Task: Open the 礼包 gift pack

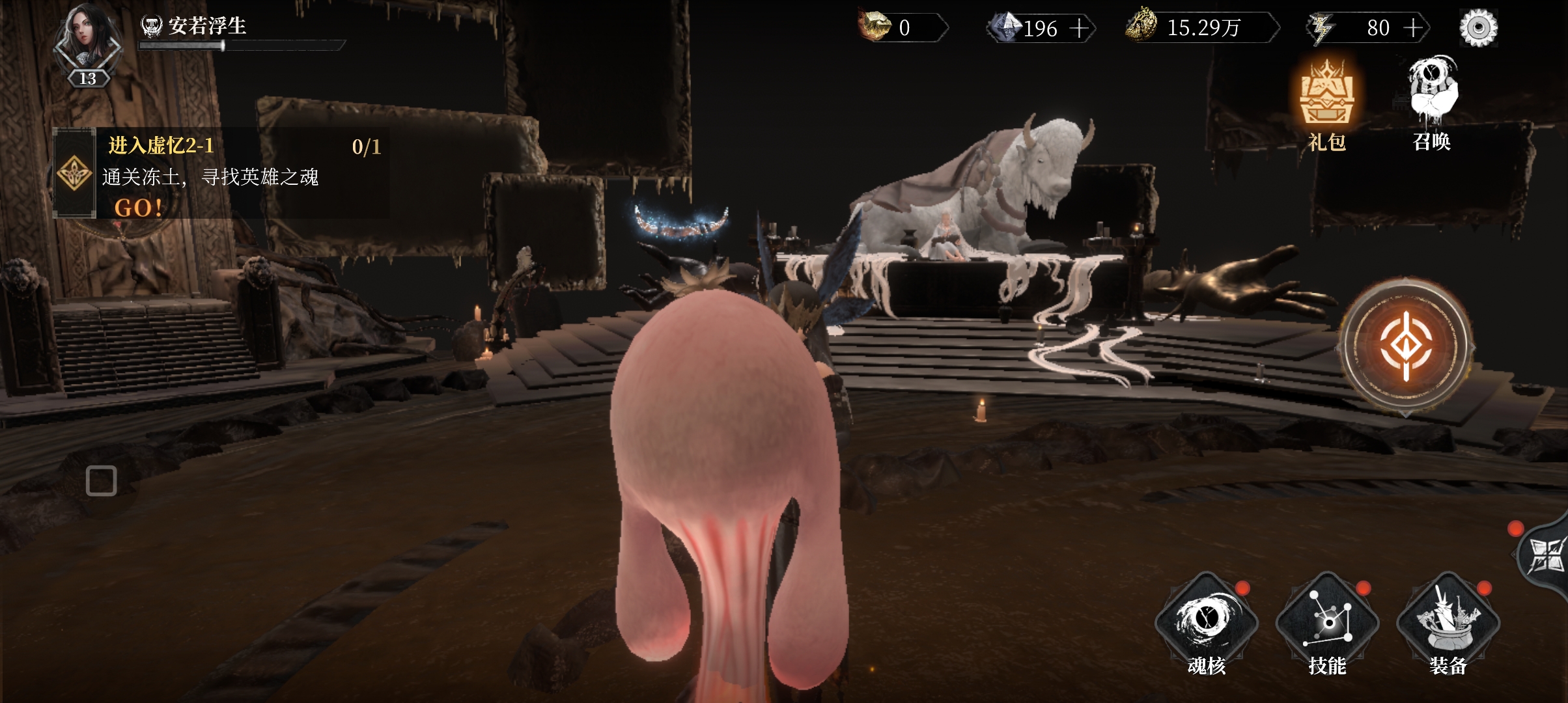Action: (1326, 104)
